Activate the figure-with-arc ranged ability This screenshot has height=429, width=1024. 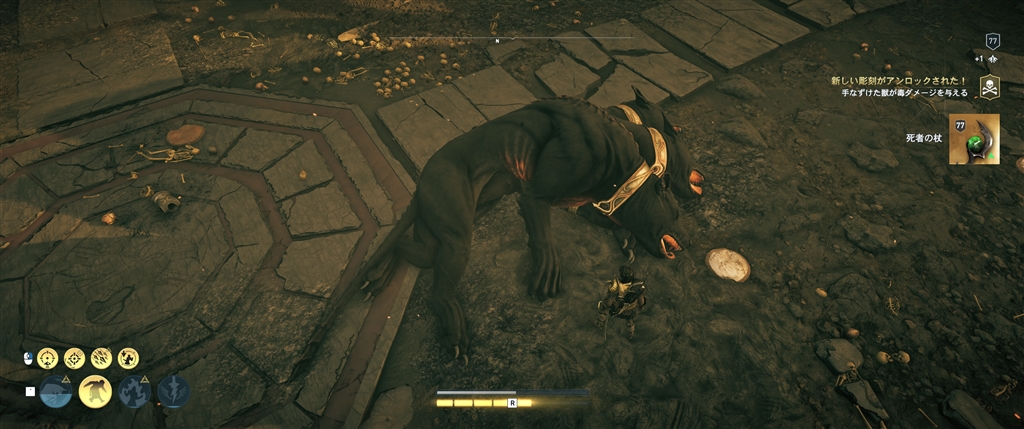point(128,358)
